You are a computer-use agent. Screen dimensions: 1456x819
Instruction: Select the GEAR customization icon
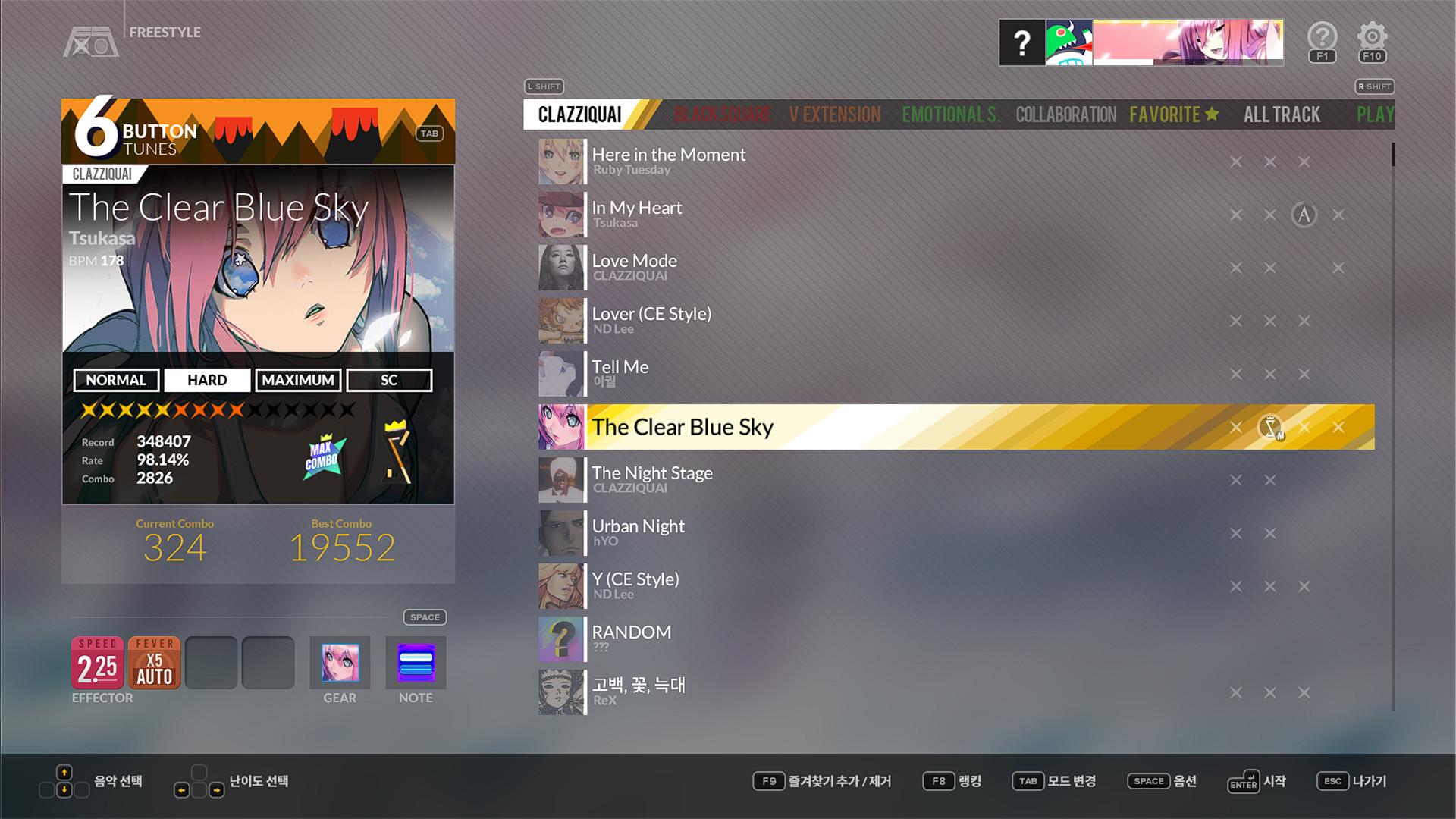click(x=339, y=663)
